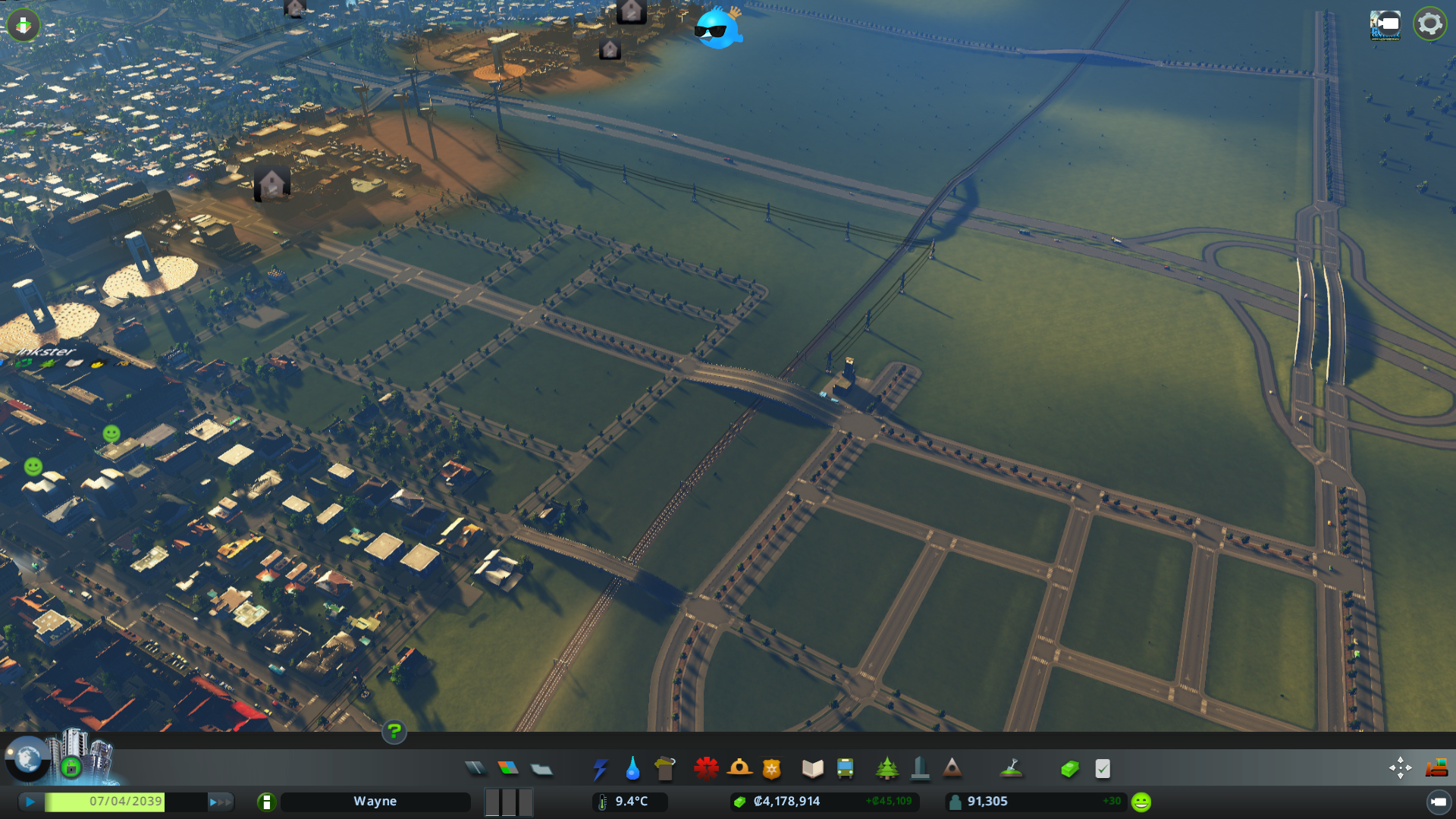
Task: Select the Fire Department menu
Action: 741,768
